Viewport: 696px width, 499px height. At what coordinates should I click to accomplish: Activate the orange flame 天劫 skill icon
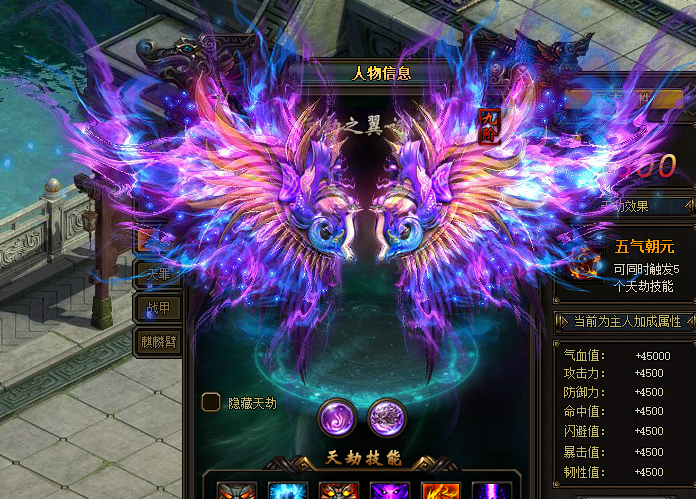[439, 489]
